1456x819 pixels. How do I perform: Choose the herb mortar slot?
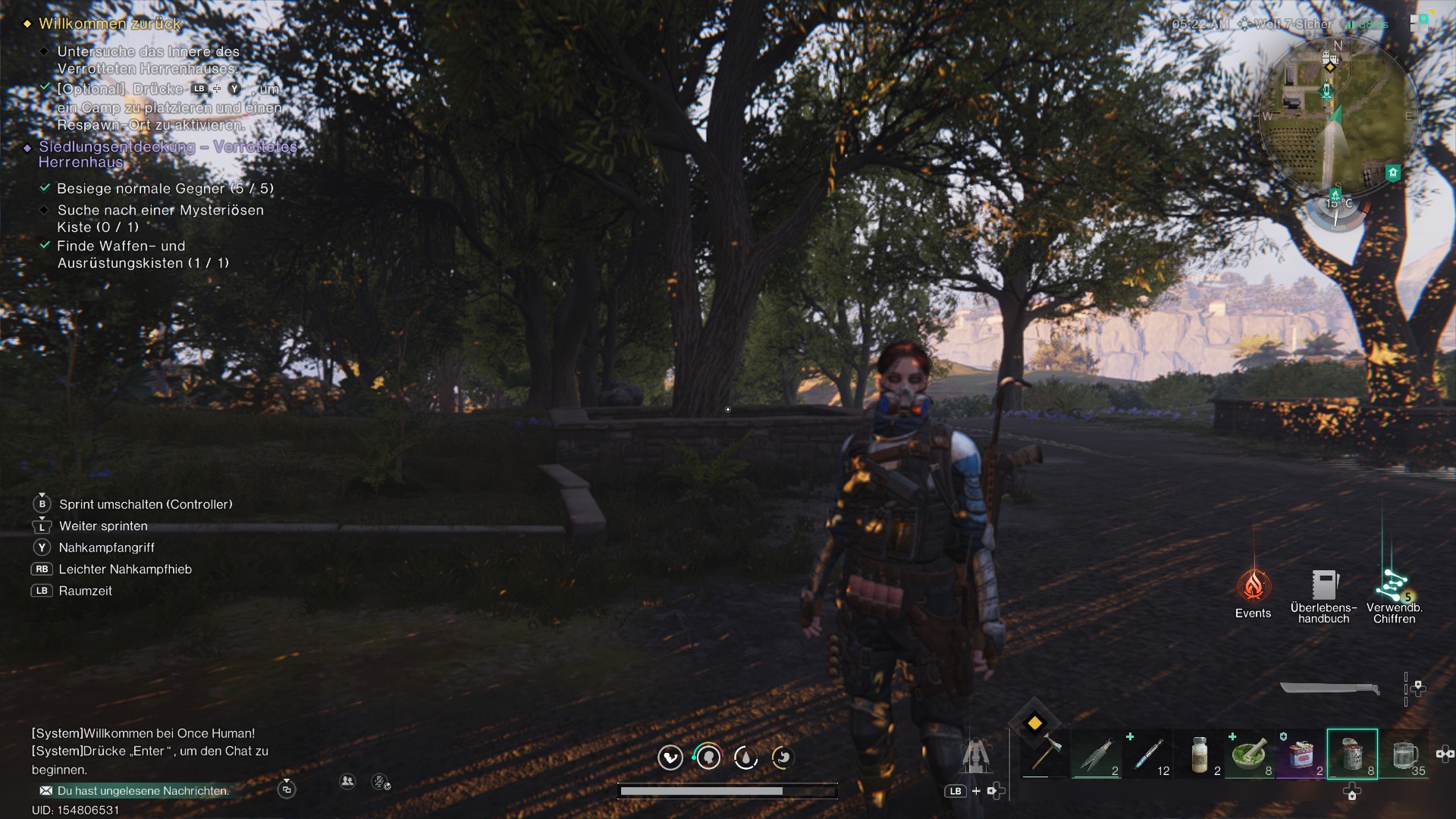pos(1249,755)
